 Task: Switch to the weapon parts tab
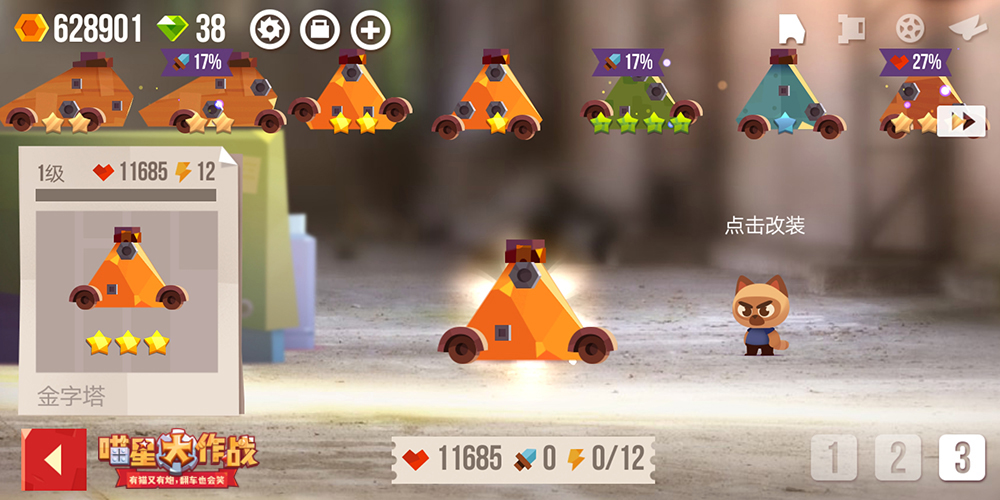point(850,28)
